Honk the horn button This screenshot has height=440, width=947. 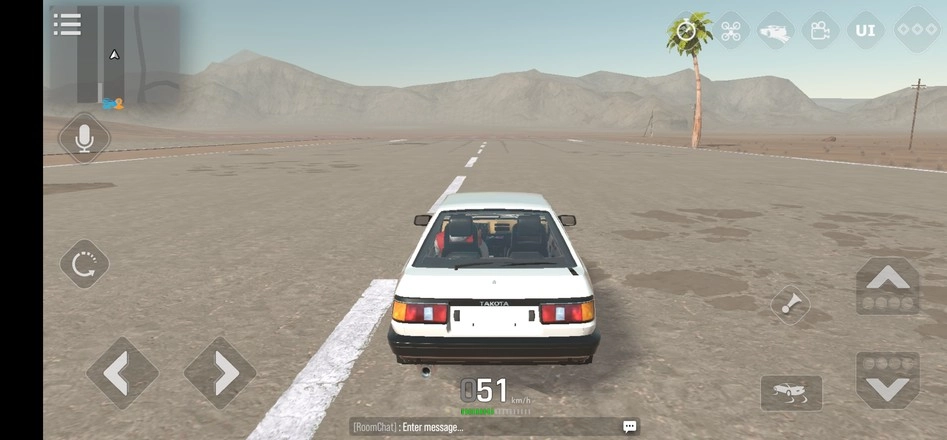(791, 305)
